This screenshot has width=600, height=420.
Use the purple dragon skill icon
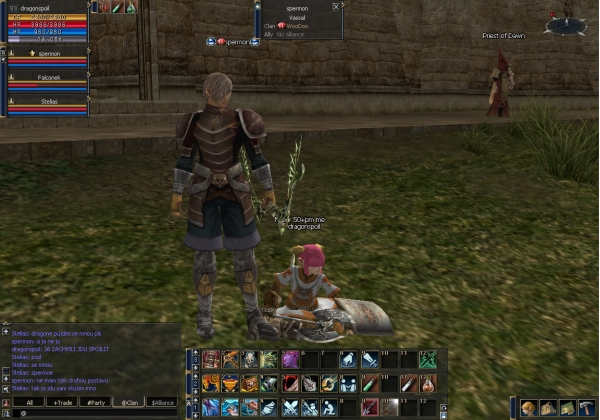pyautogui.click(x=290, y=360)
